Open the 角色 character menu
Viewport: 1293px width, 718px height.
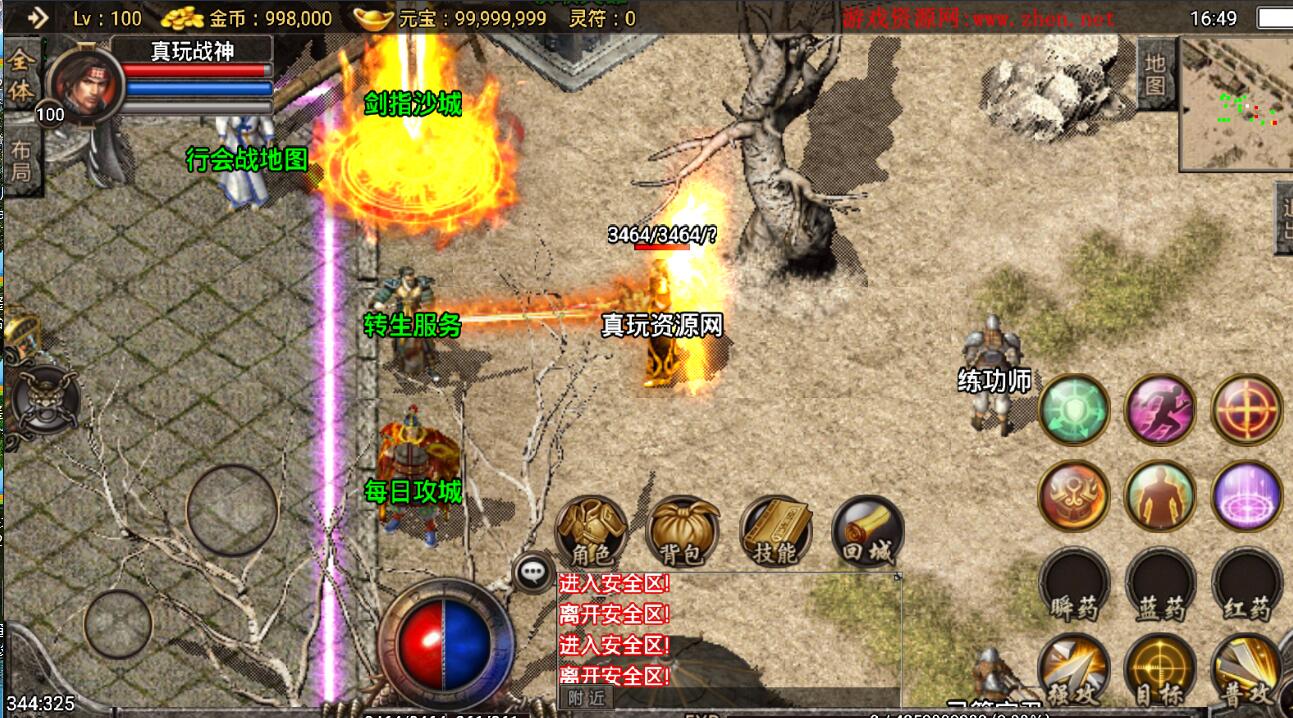(x=592, y=530)
